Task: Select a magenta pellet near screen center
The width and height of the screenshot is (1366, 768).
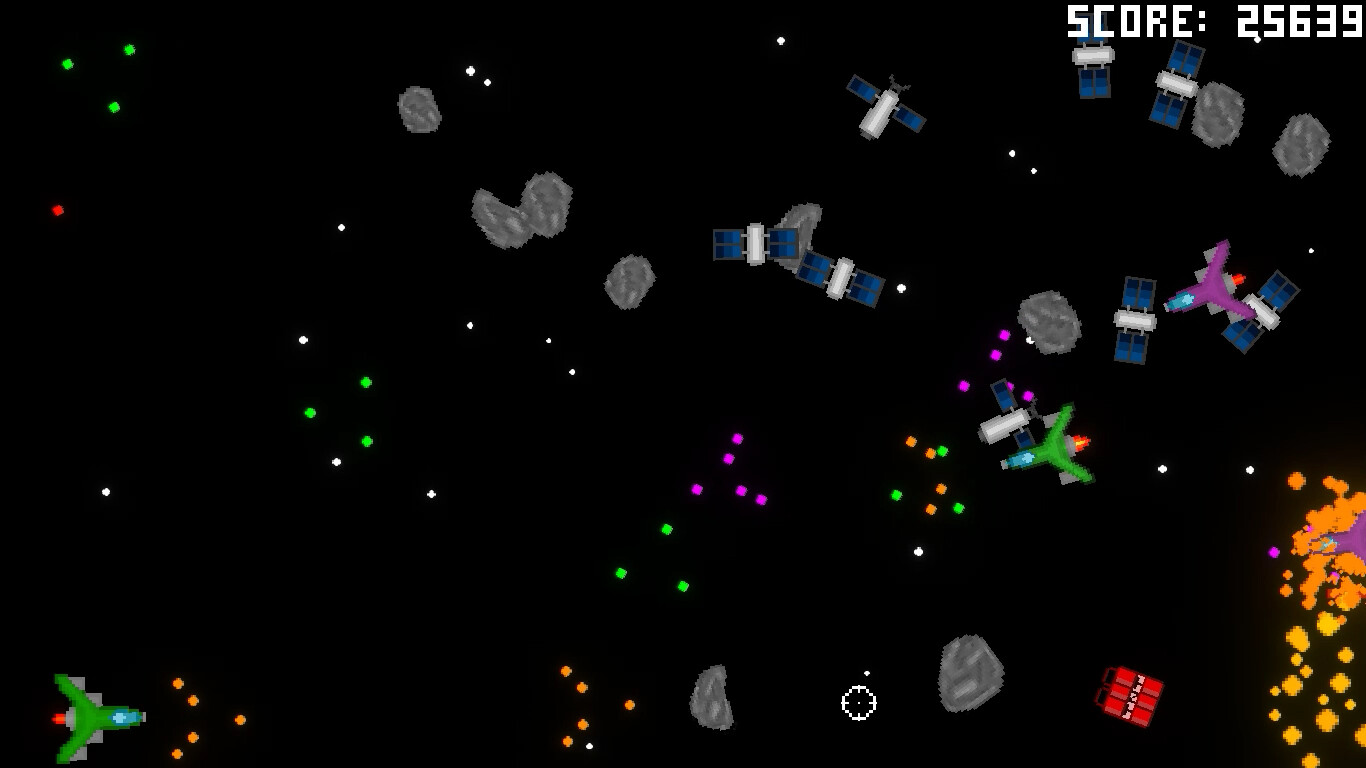Action: 738,438
